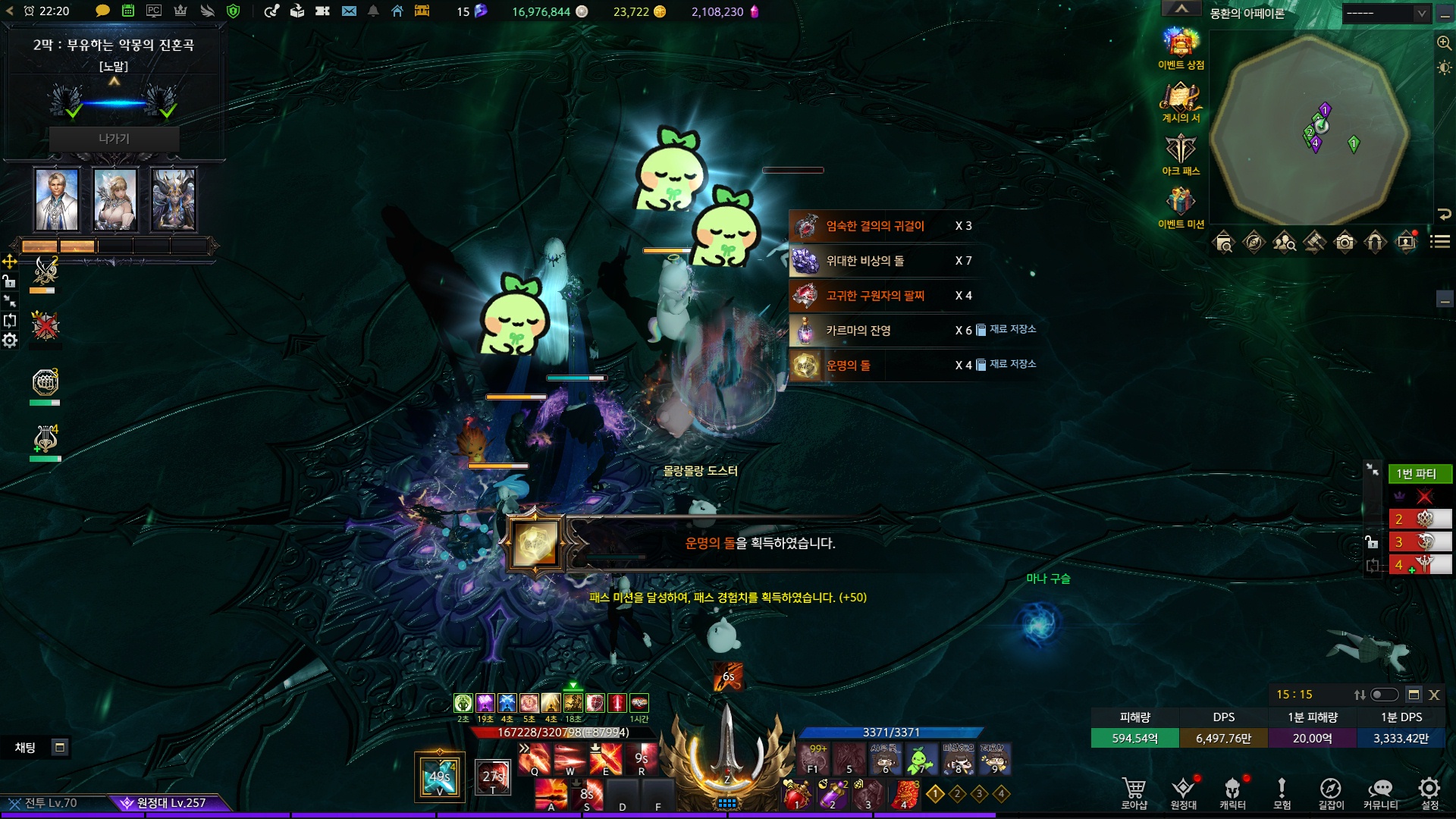Select the 1번 파티 party tab
Screen dimensions: 1456x819
click(x=1420, y=474)
